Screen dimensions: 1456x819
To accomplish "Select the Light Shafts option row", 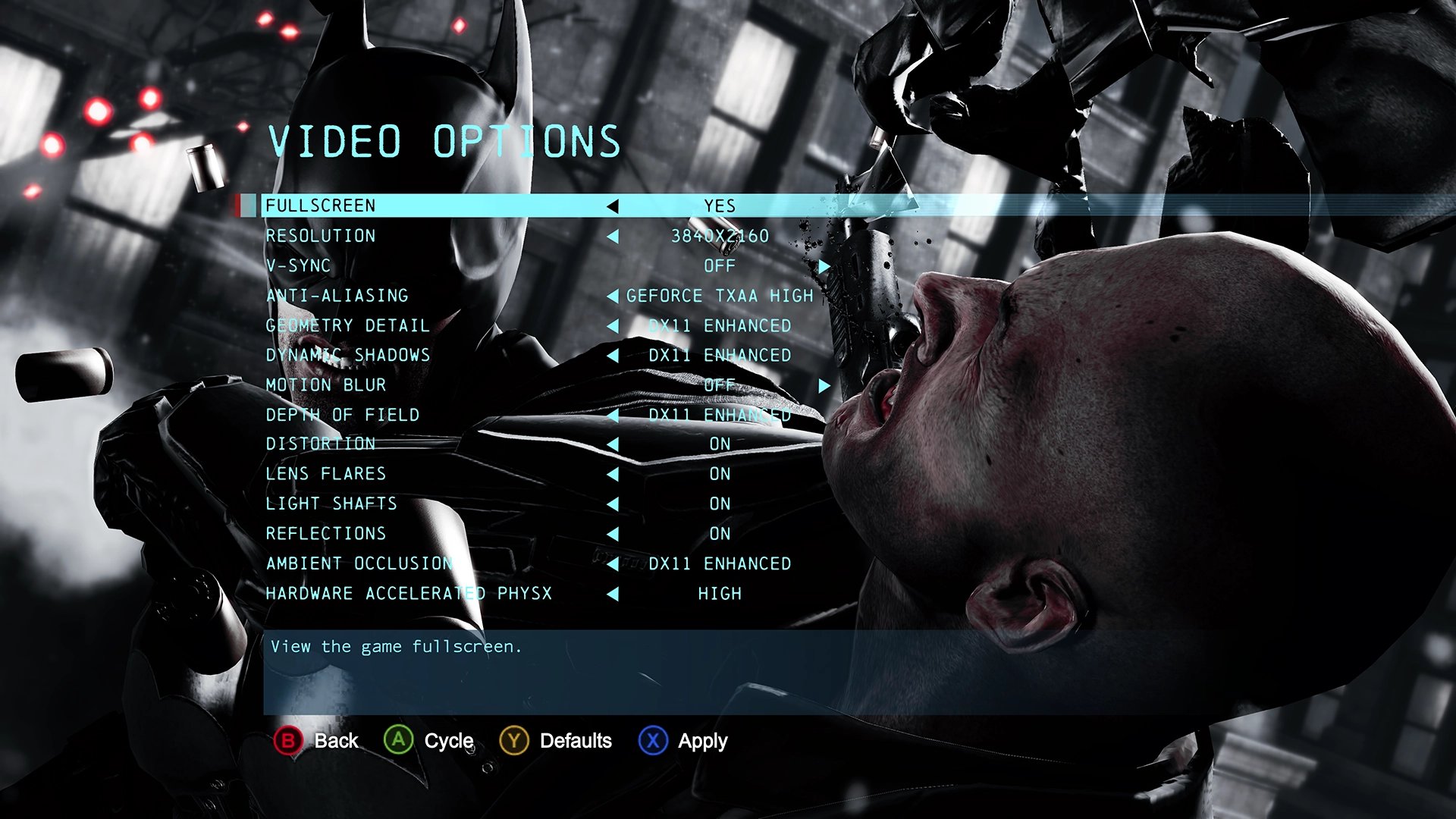I will (331, 503).
